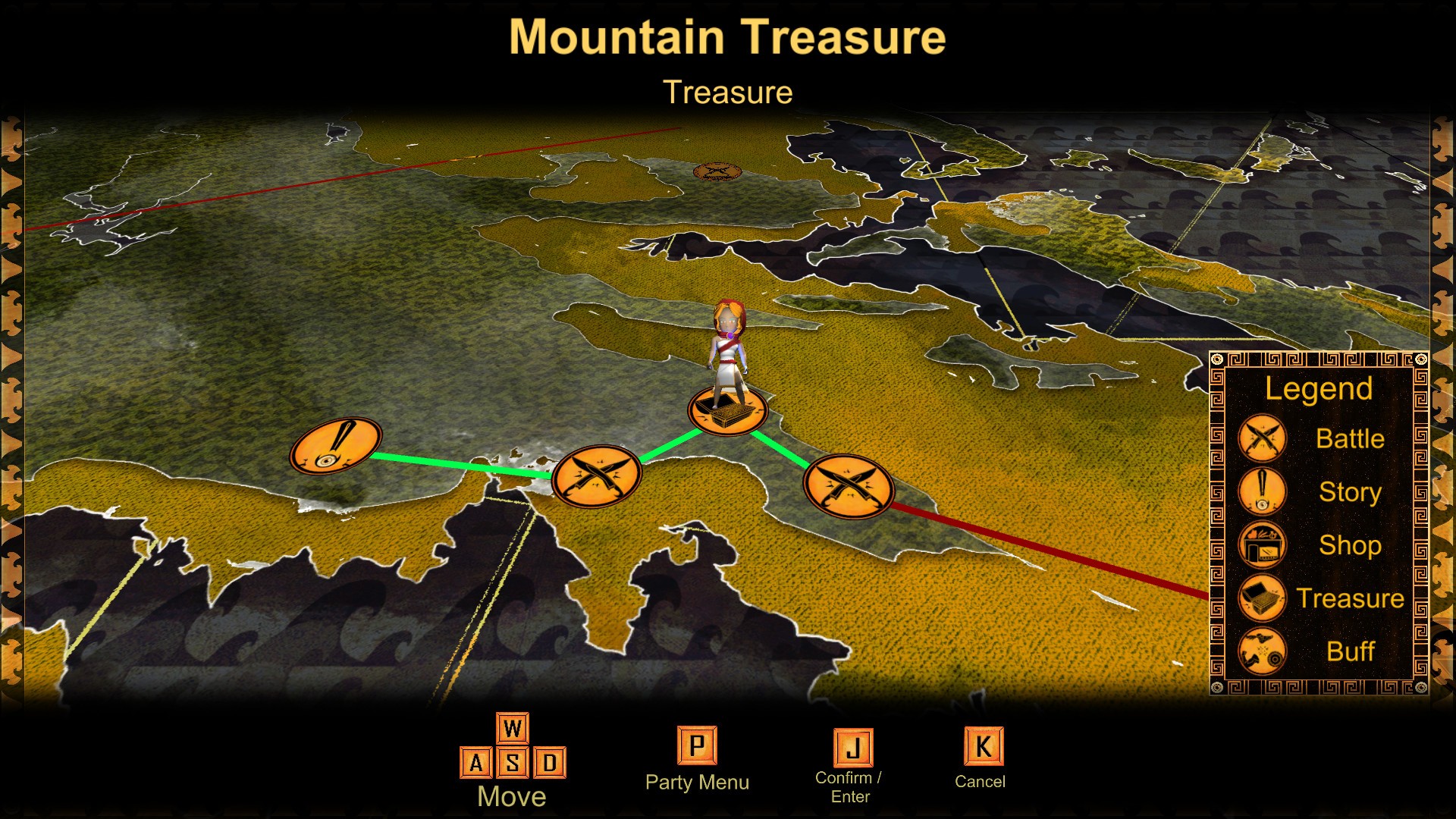Click the exclamation Story icon in the Legend
Viewport: 1456px width, 819px height.
point(1261,491)
